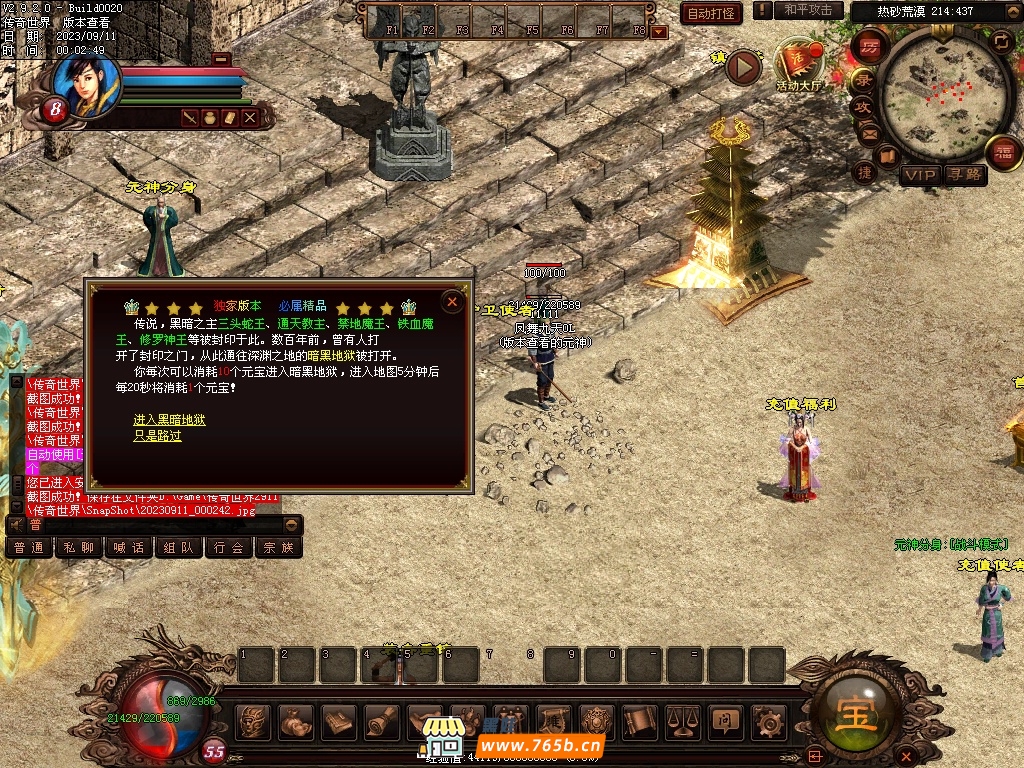The height and width of the screenshot is (768, 1024).
Task: Close the dark hell dialogue window
Action: coord(452,301)
